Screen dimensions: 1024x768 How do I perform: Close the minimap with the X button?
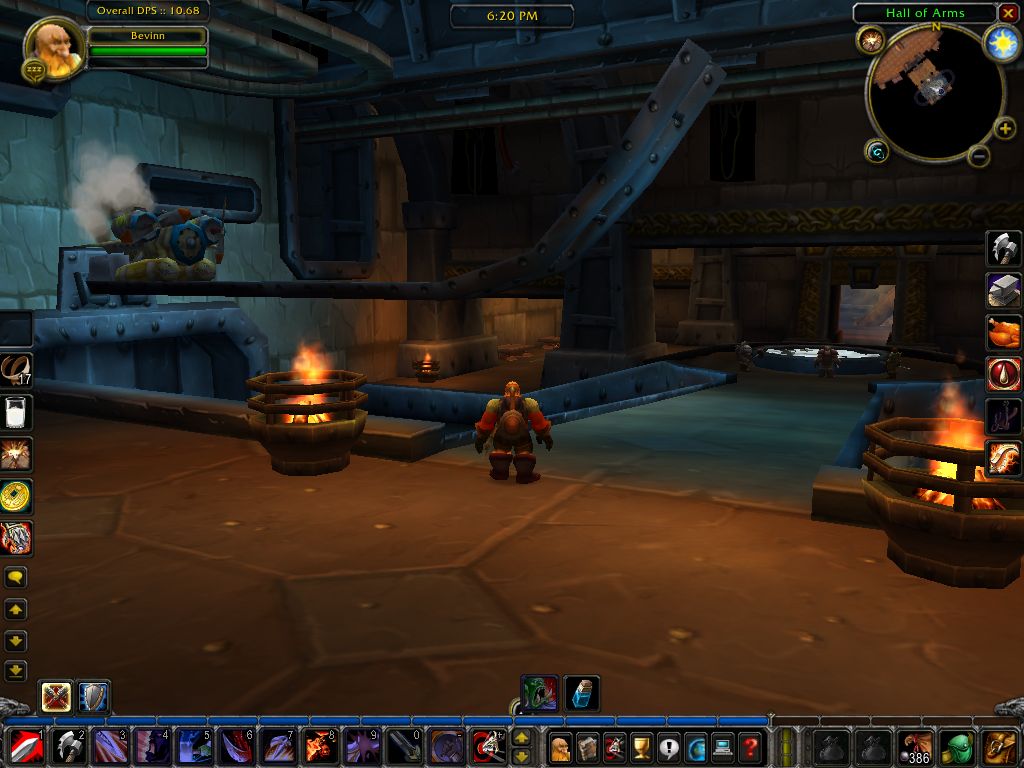1008,13
